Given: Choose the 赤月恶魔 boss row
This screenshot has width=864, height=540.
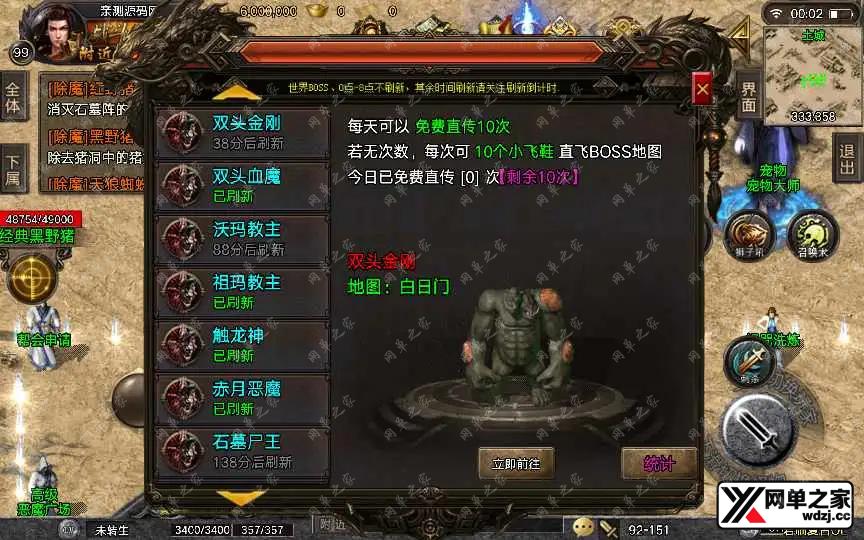Looking at the screenshot, I should pyautogui.click(x=242, y=397).
